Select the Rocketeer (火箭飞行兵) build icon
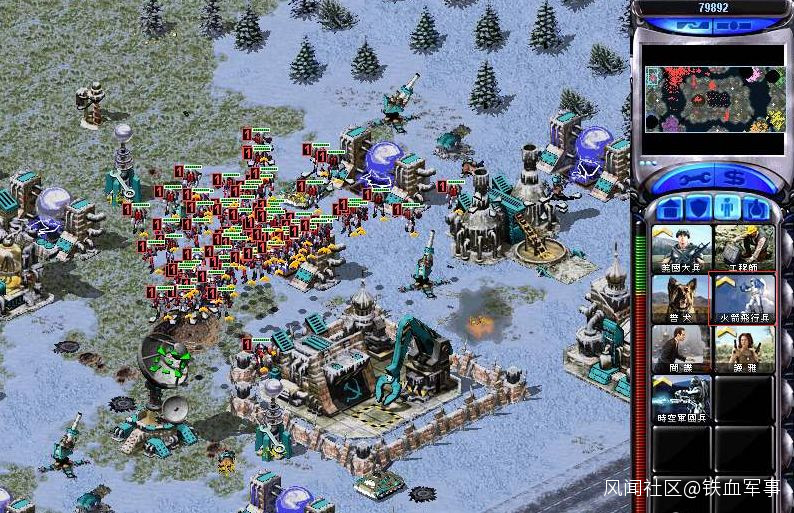Viewport: 794px width, 513px height. pos(744,298)
